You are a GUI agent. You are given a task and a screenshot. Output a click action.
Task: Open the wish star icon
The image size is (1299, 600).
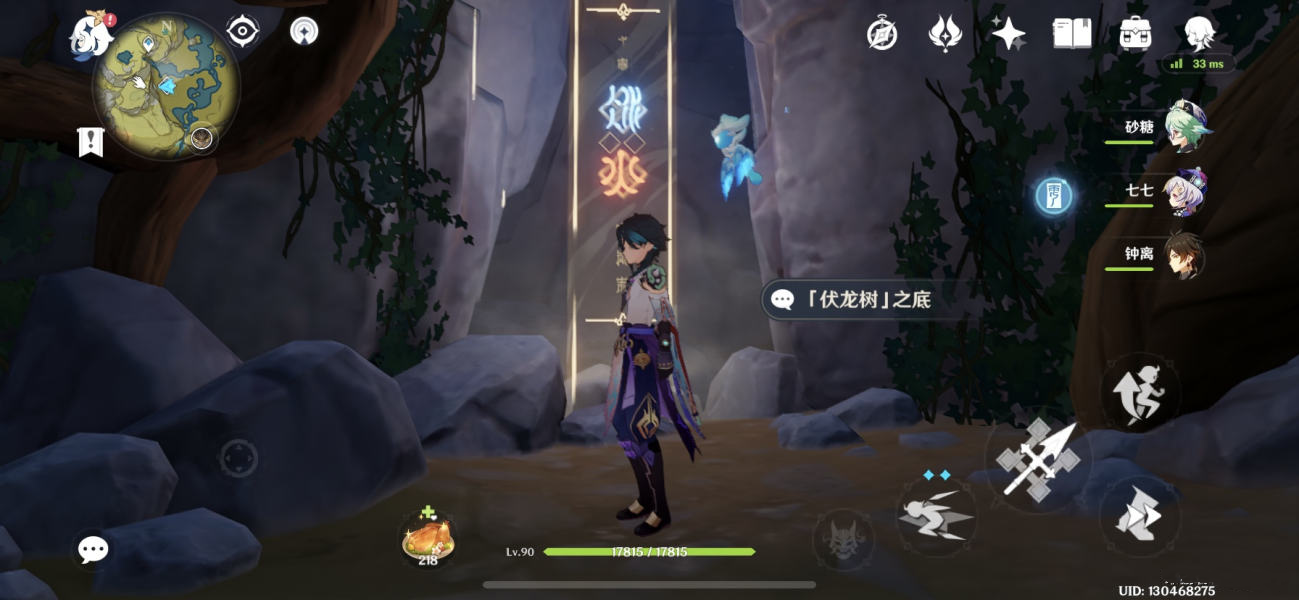(1008, 34)
